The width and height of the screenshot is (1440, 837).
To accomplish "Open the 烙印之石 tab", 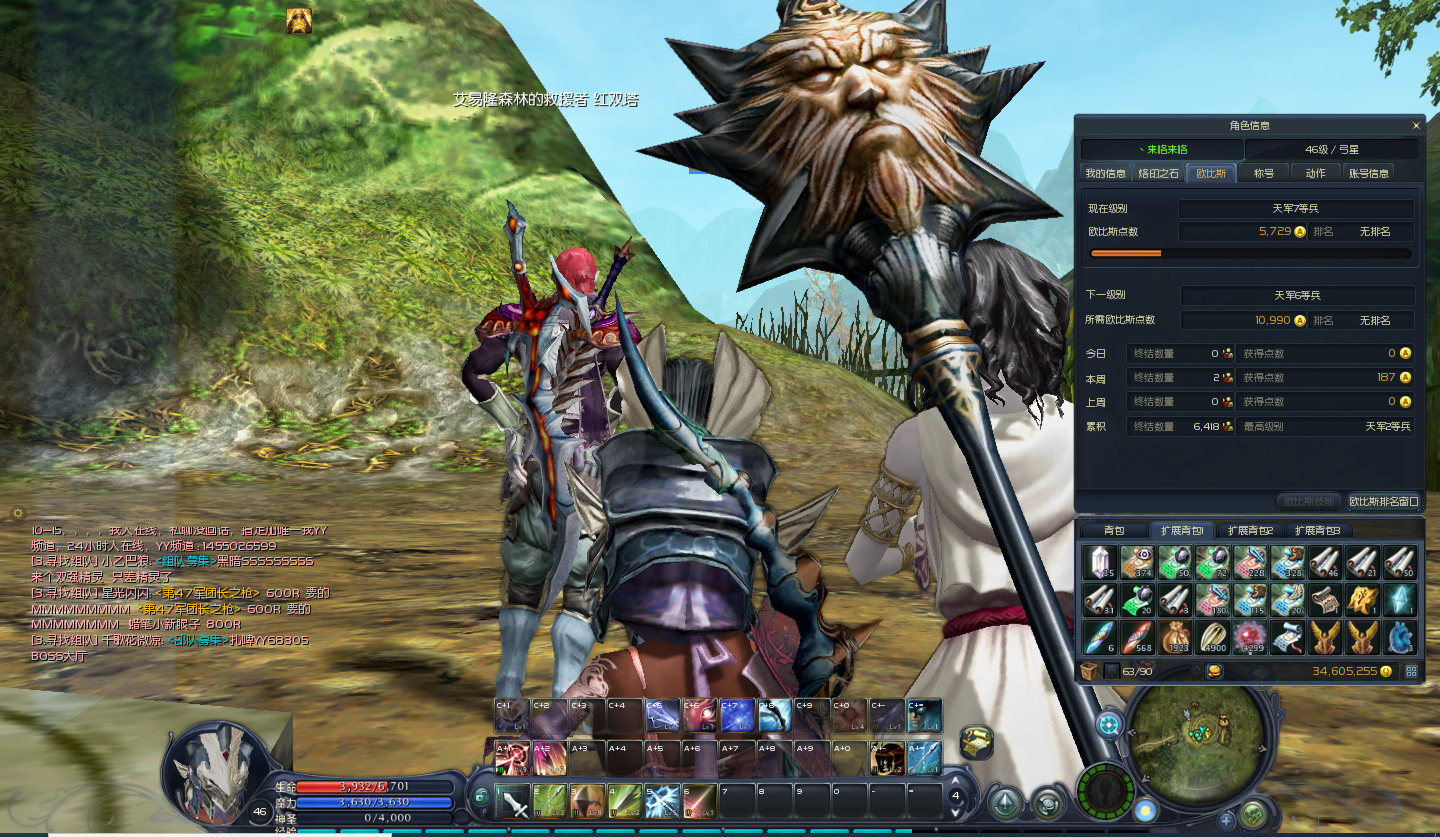I will [1158, 173].
